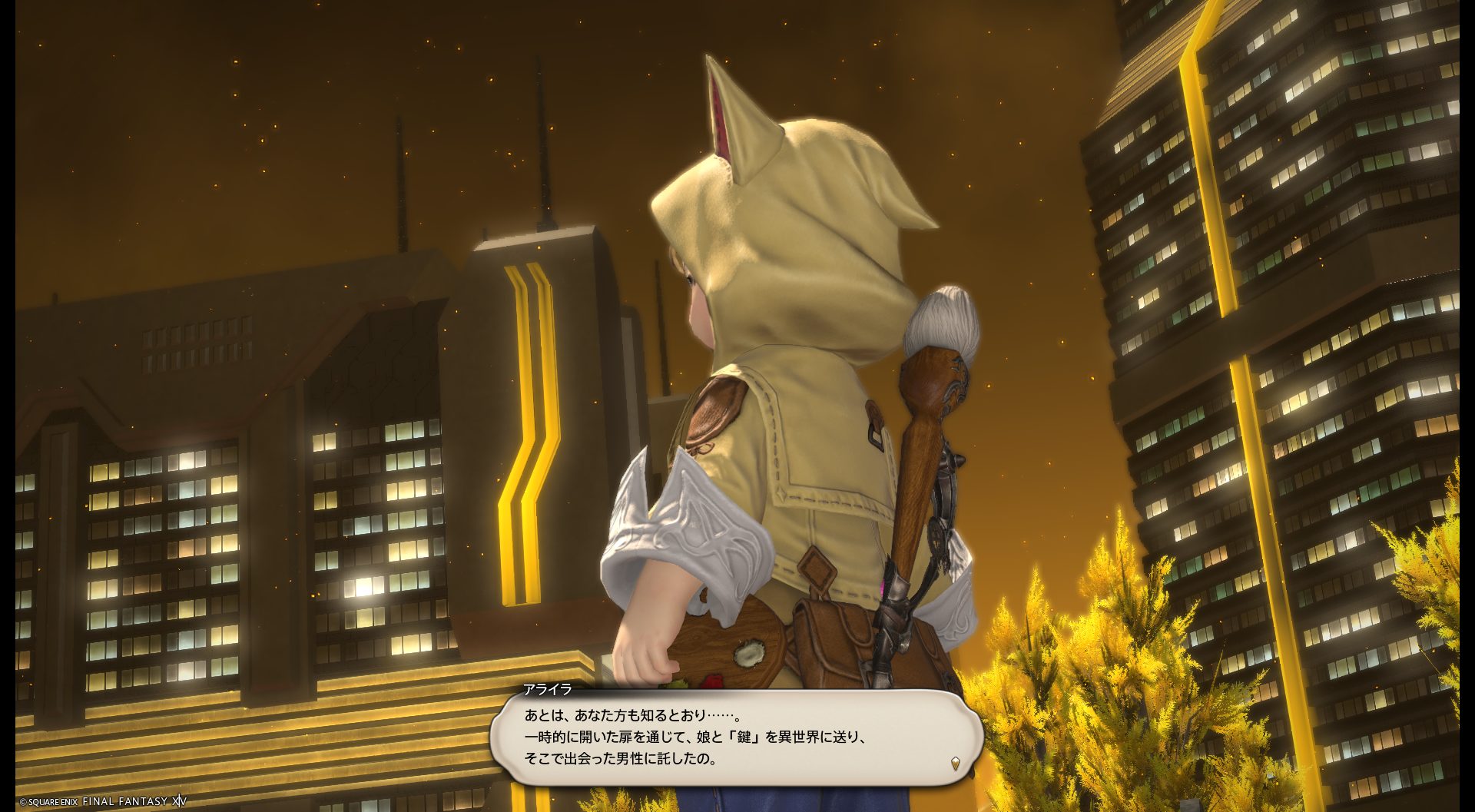This screenshot has height=812, width=1475.
Task: Click the アライラ dialogue box to continue
Action: point(736,737)
